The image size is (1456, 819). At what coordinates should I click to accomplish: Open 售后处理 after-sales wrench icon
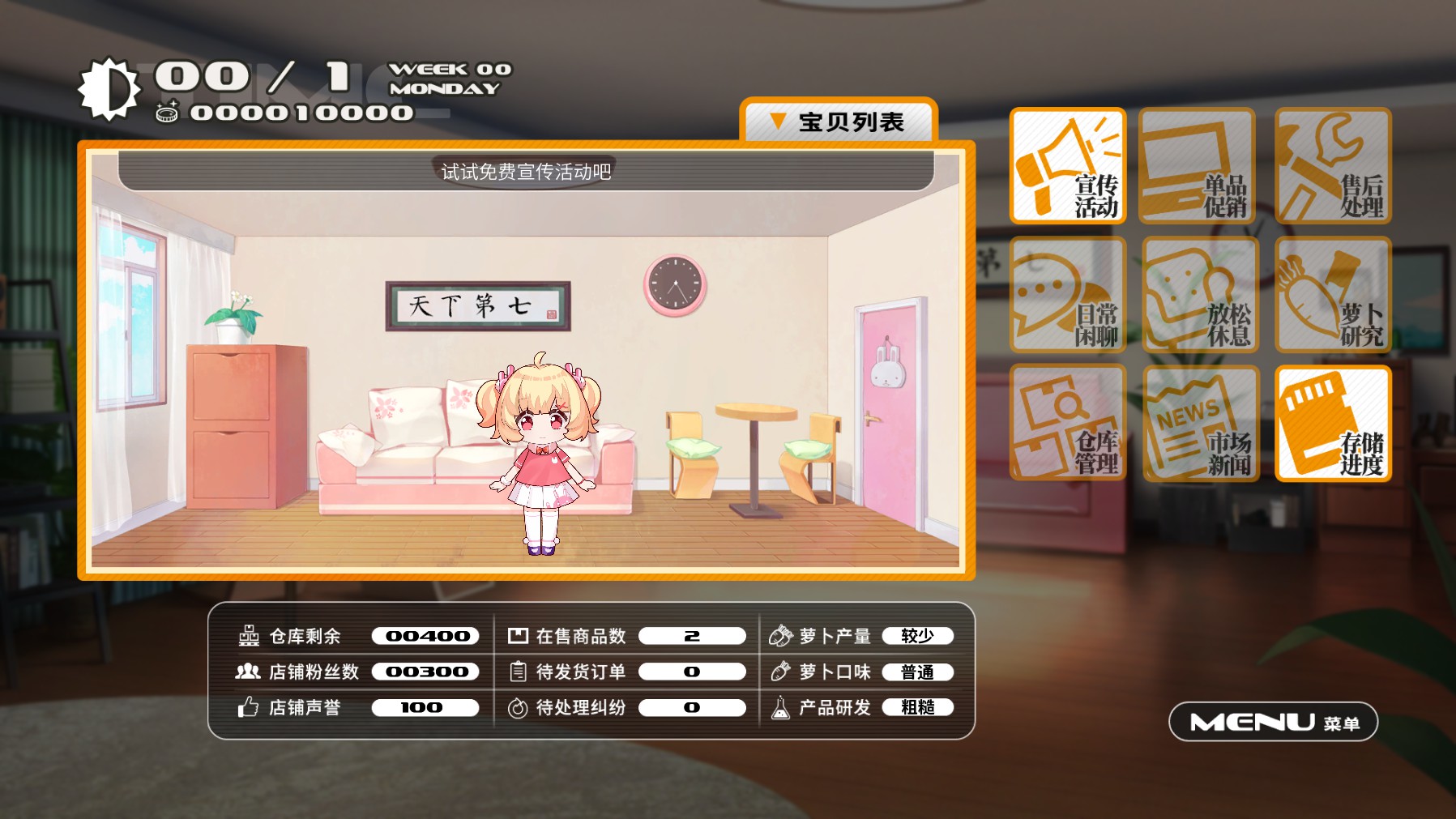1332,168
